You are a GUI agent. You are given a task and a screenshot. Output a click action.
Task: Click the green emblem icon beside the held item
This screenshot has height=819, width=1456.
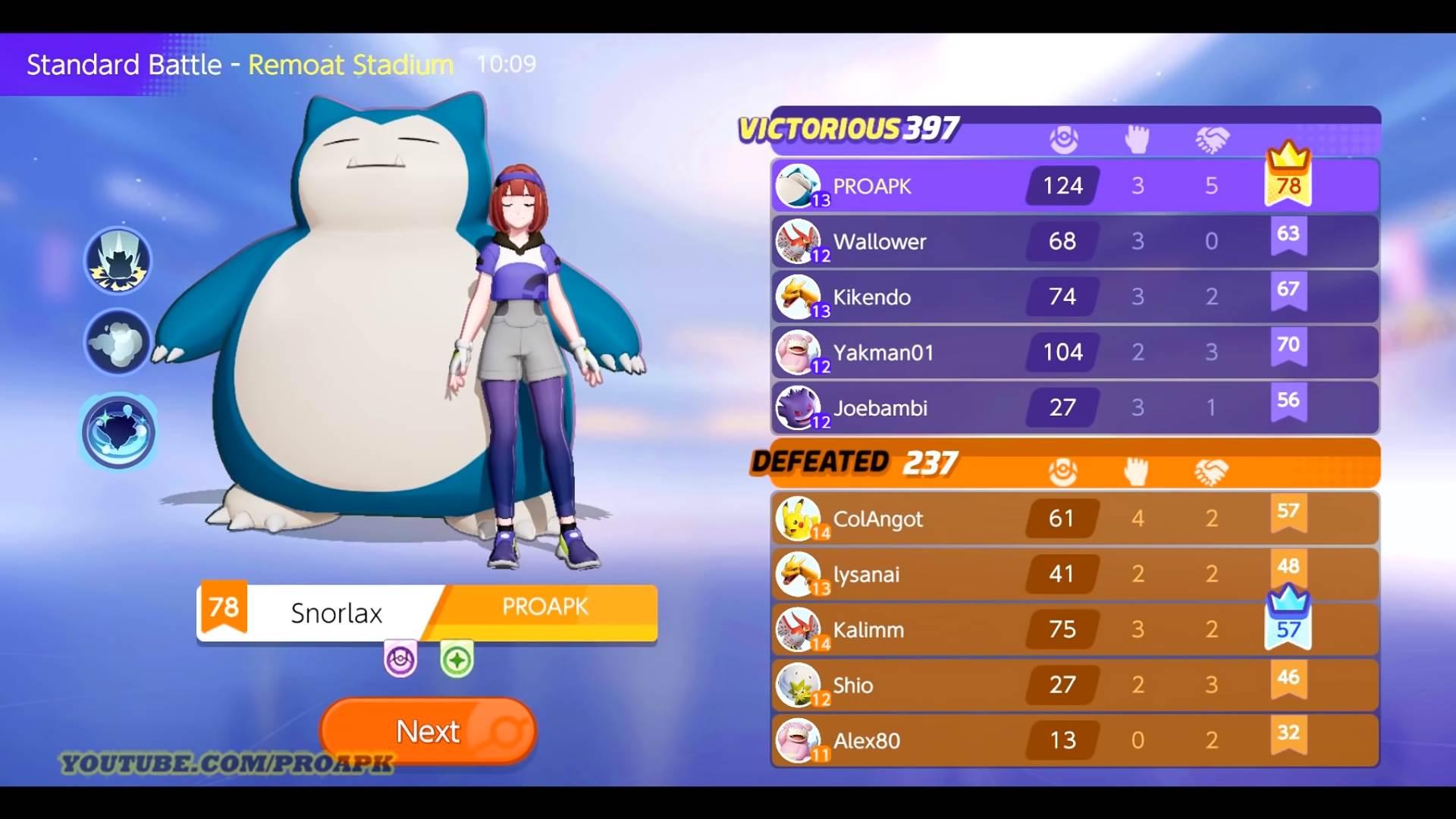pos(456,659)
